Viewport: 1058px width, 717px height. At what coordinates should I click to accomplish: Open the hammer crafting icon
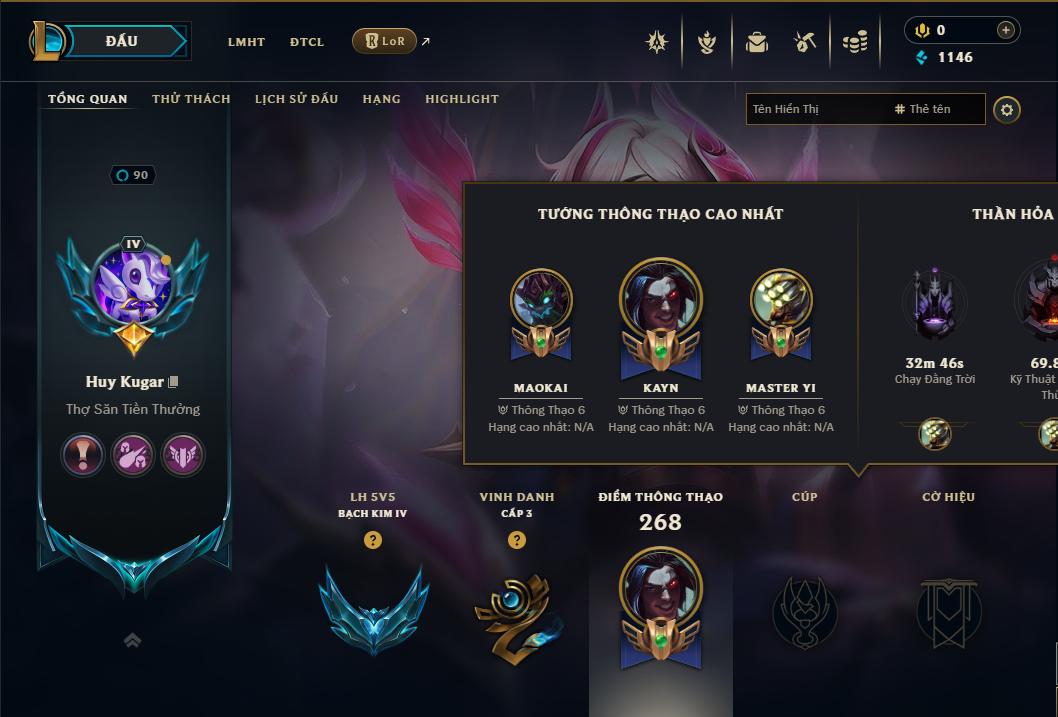805,42
